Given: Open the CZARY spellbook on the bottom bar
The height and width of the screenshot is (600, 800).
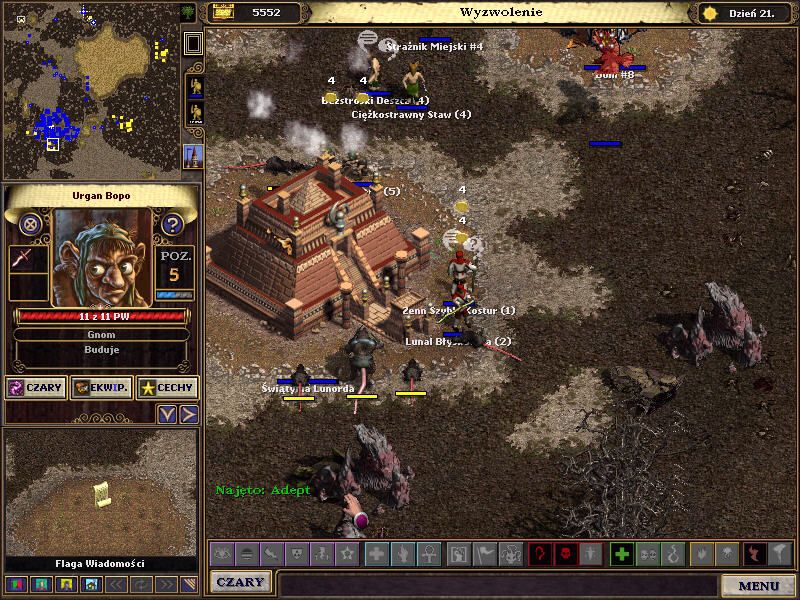Looking at the screenshot, I should click(241, 582).
